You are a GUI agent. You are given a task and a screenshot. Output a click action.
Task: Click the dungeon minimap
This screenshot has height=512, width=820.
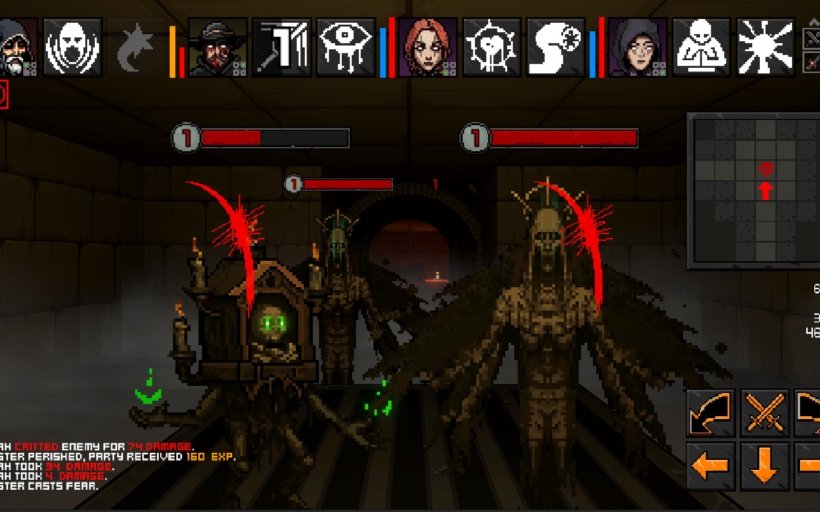(752, 191)
